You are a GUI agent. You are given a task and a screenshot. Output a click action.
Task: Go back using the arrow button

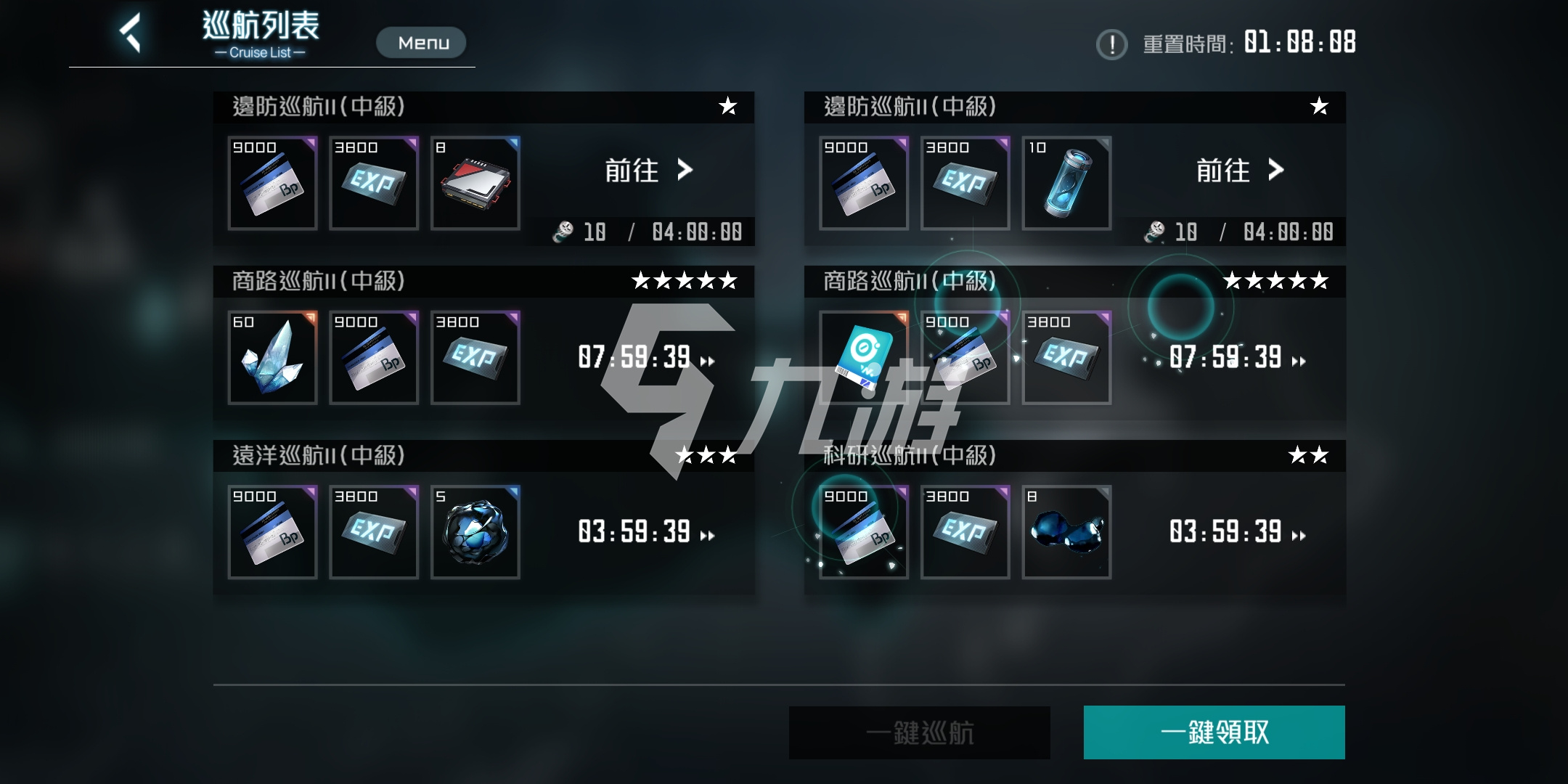click(131, 33)
